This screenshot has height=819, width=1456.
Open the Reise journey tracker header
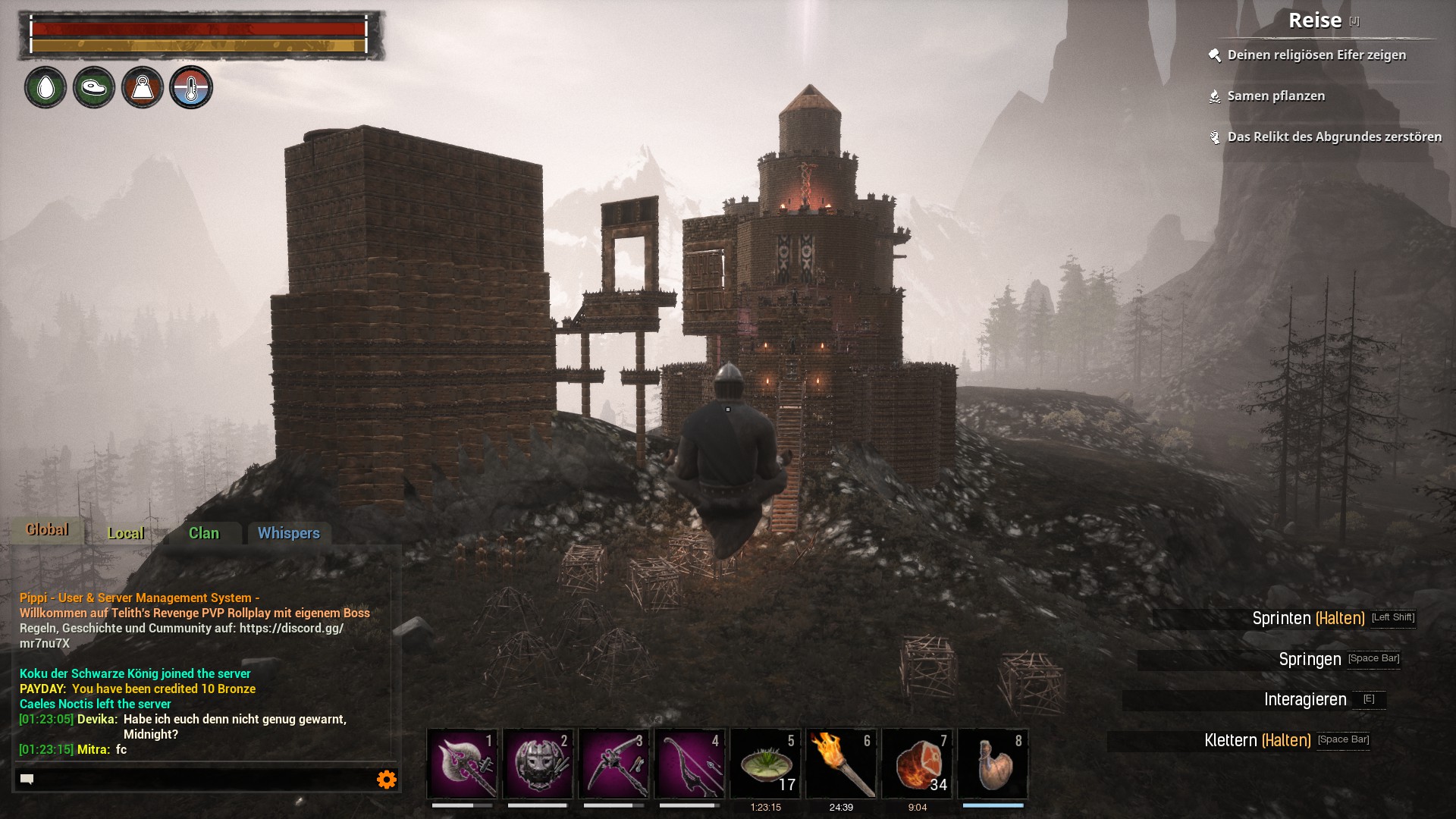coord(1315,21)
